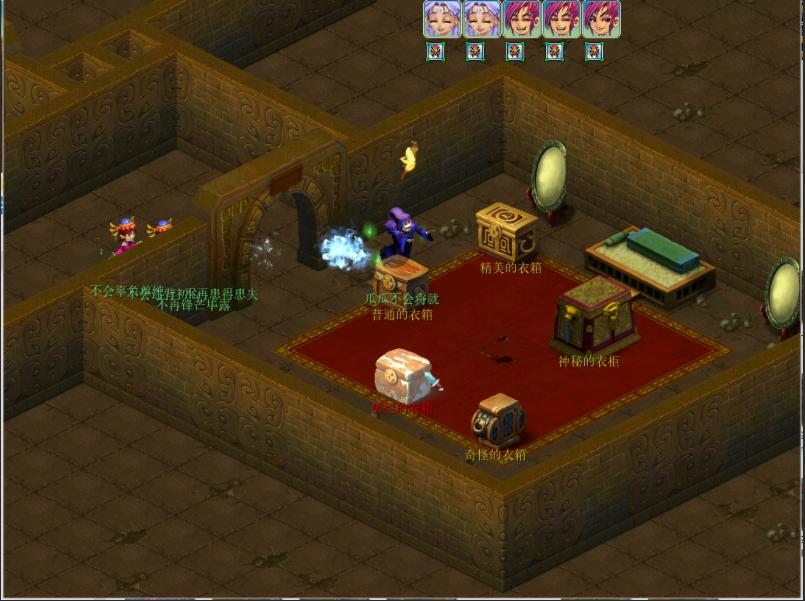Viewport: 805px width, 601px height.
Task: Click the mask icon under the leftmost portrait
Action: click(x=435, y=51)
